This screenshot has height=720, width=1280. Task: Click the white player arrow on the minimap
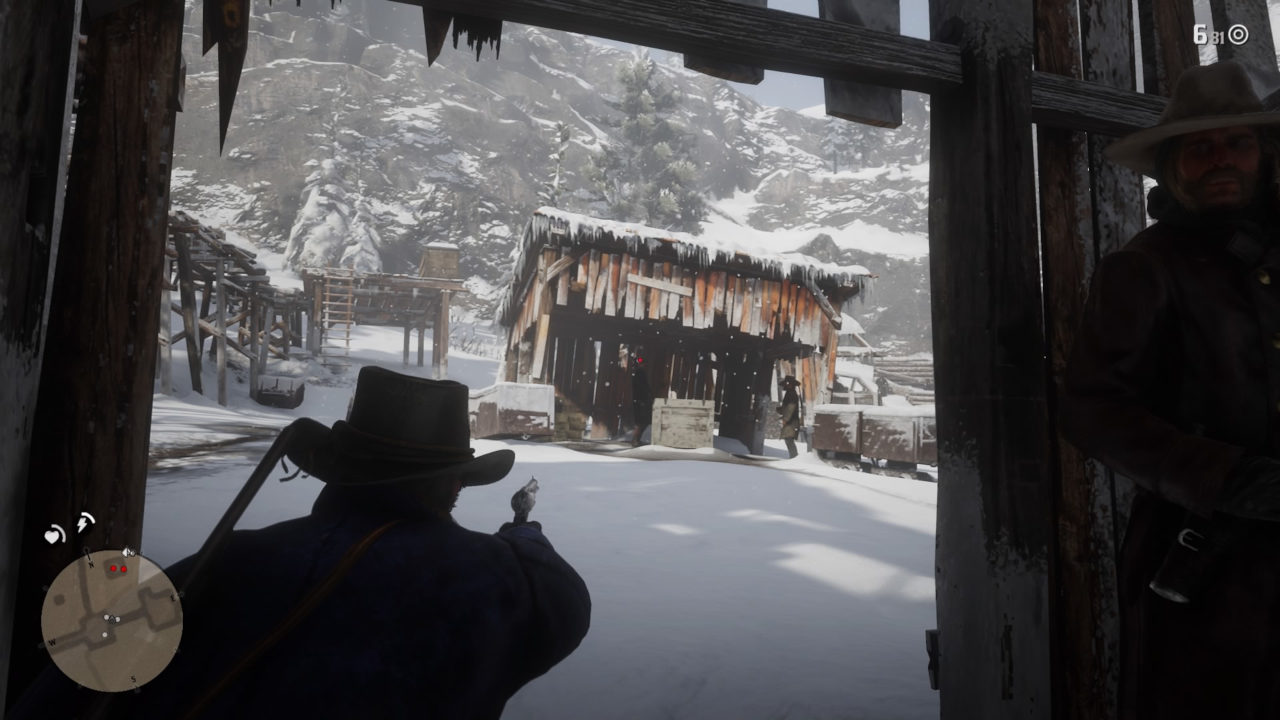(x=112, y=619)
